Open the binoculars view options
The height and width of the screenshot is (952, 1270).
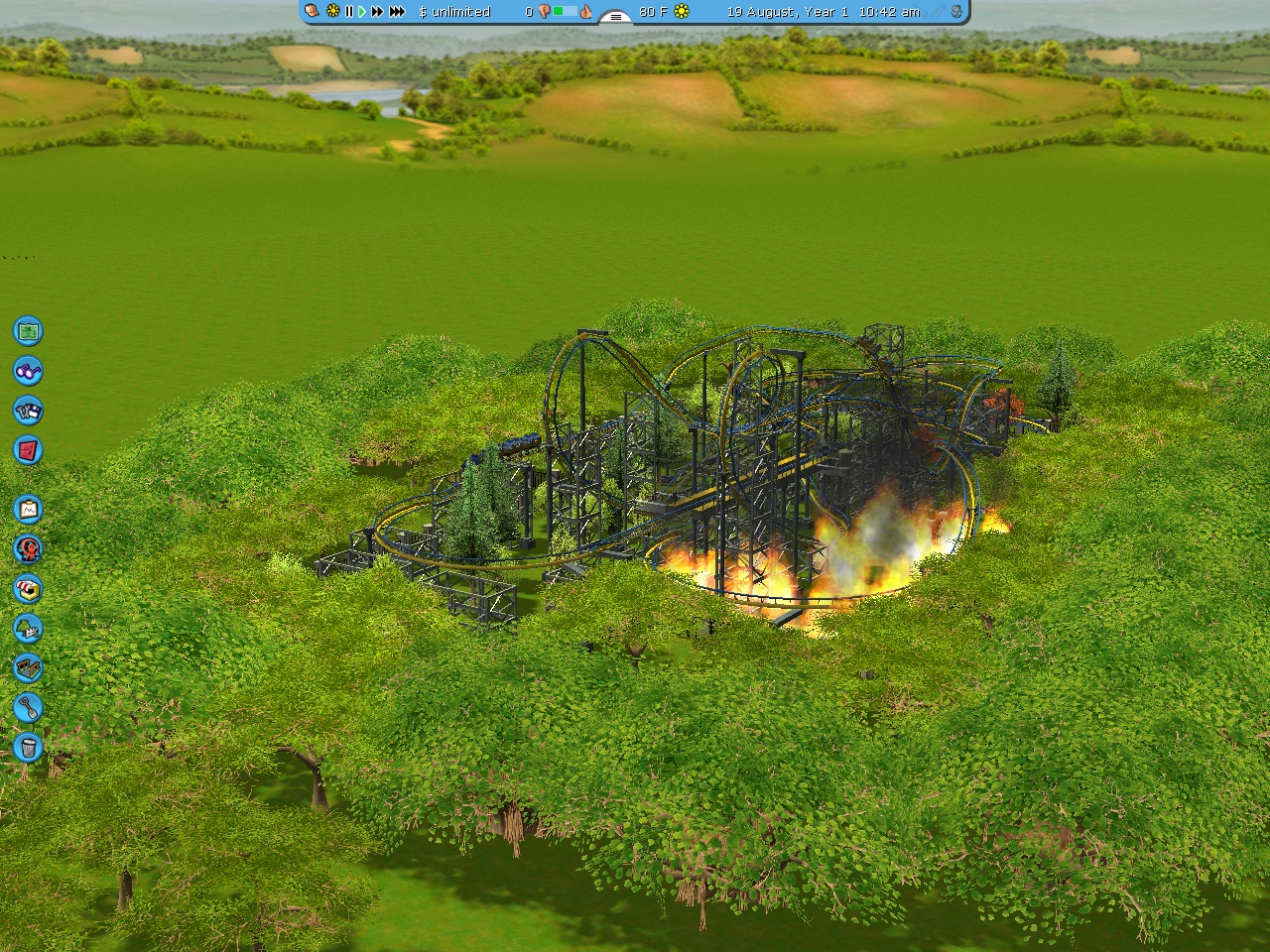pos(28,370)
